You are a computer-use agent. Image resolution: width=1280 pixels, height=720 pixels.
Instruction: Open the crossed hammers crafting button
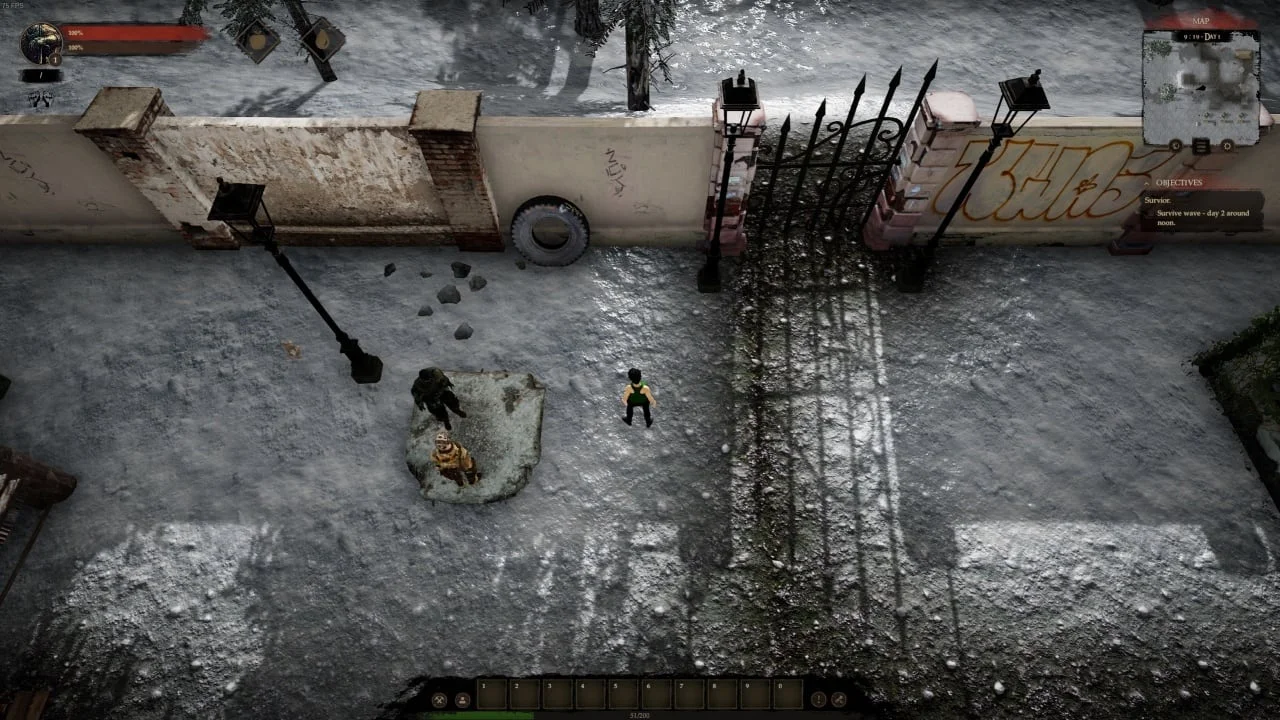[x=439, y=699]
